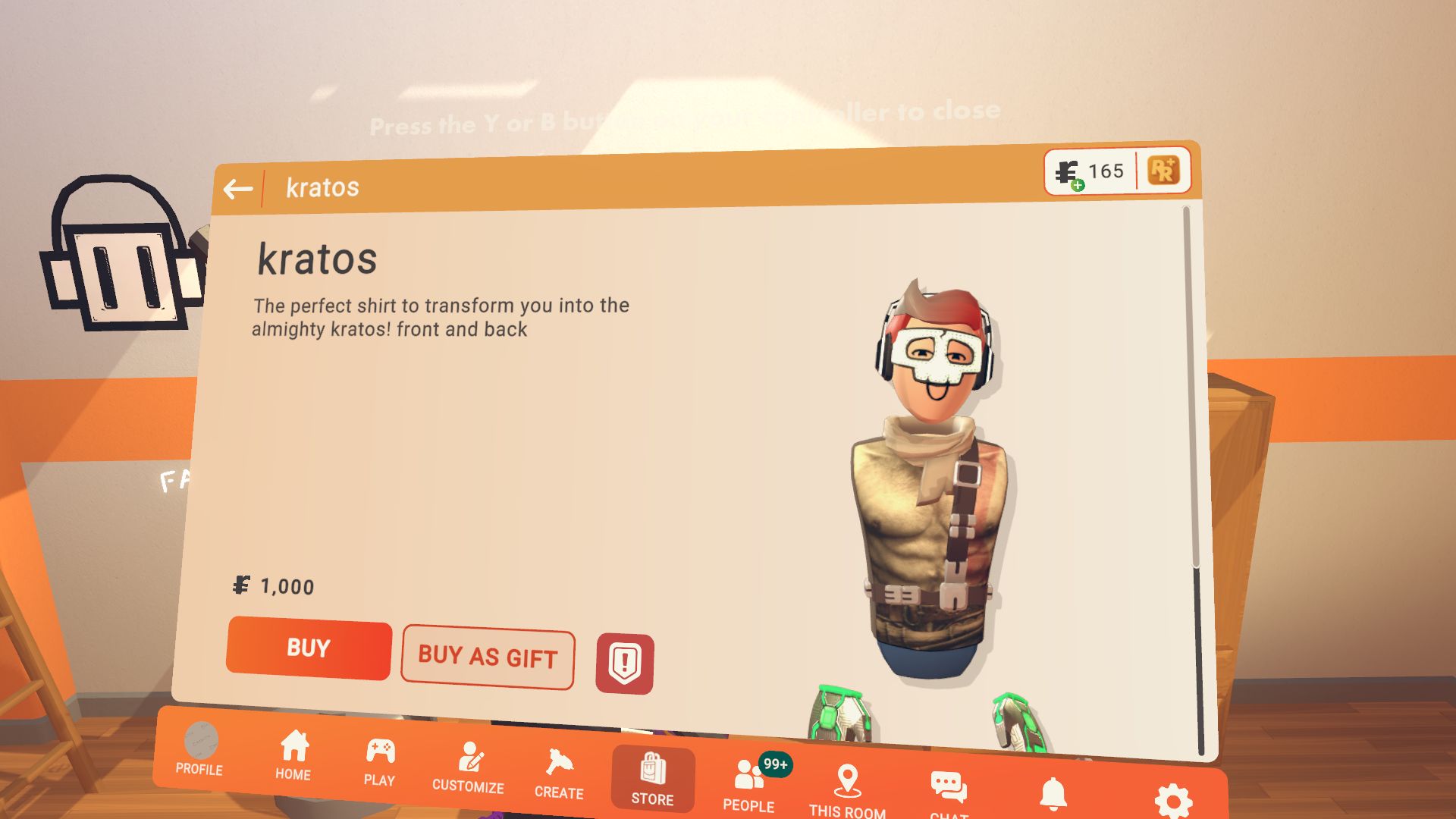Image resolution: width=1456 pixels, height=819 pixels.
Task: Select the Play controller icon
Action: pyautogui.click(x=380, y=751)
